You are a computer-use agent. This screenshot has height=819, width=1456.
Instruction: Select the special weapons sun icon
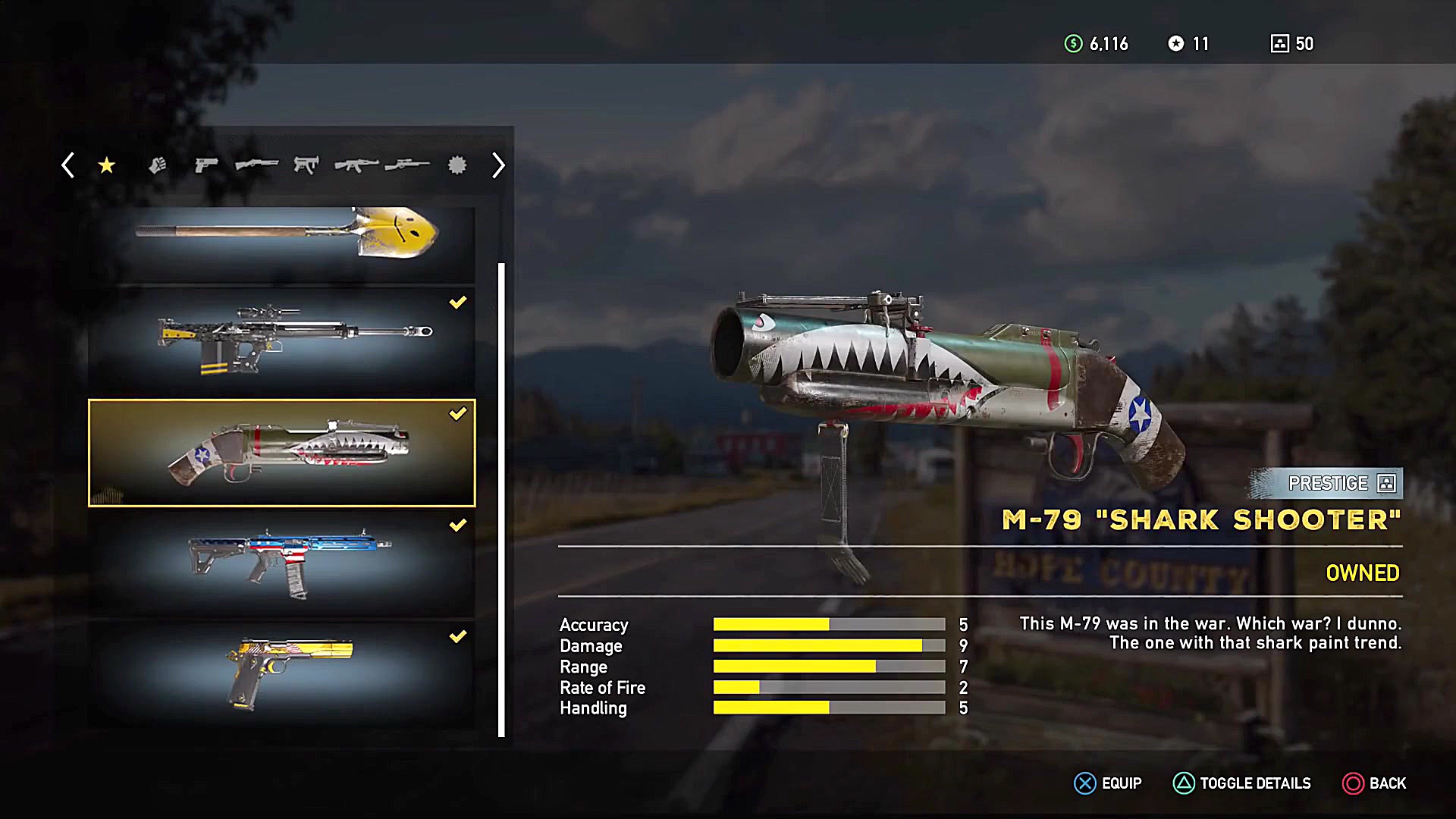(x=457, y=165)
